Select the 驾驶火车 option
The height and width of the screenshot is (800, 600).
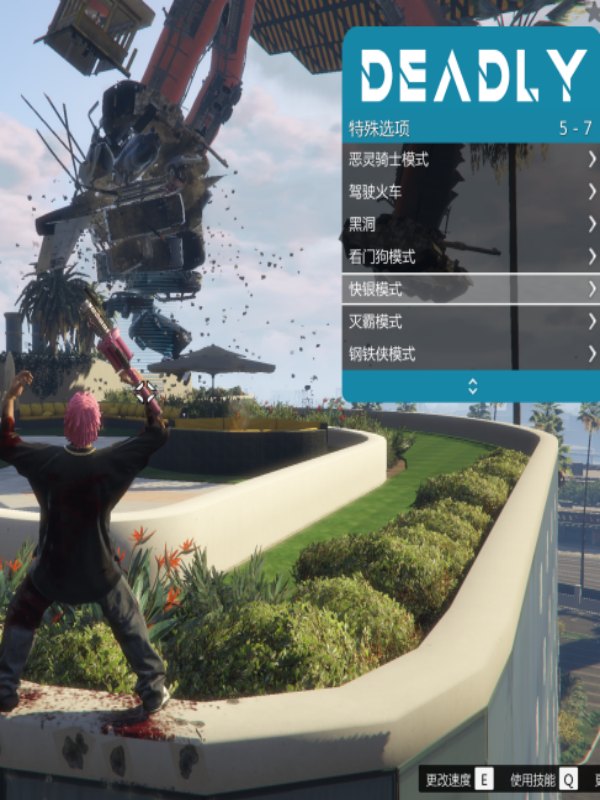pos(470,192)
